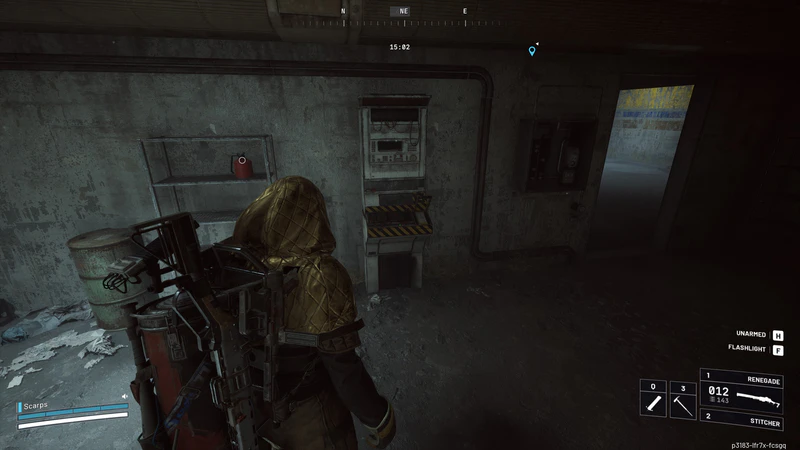Select the Scarps player nameplate
This screenshot has height=450, width=800.
click(40, 407)
